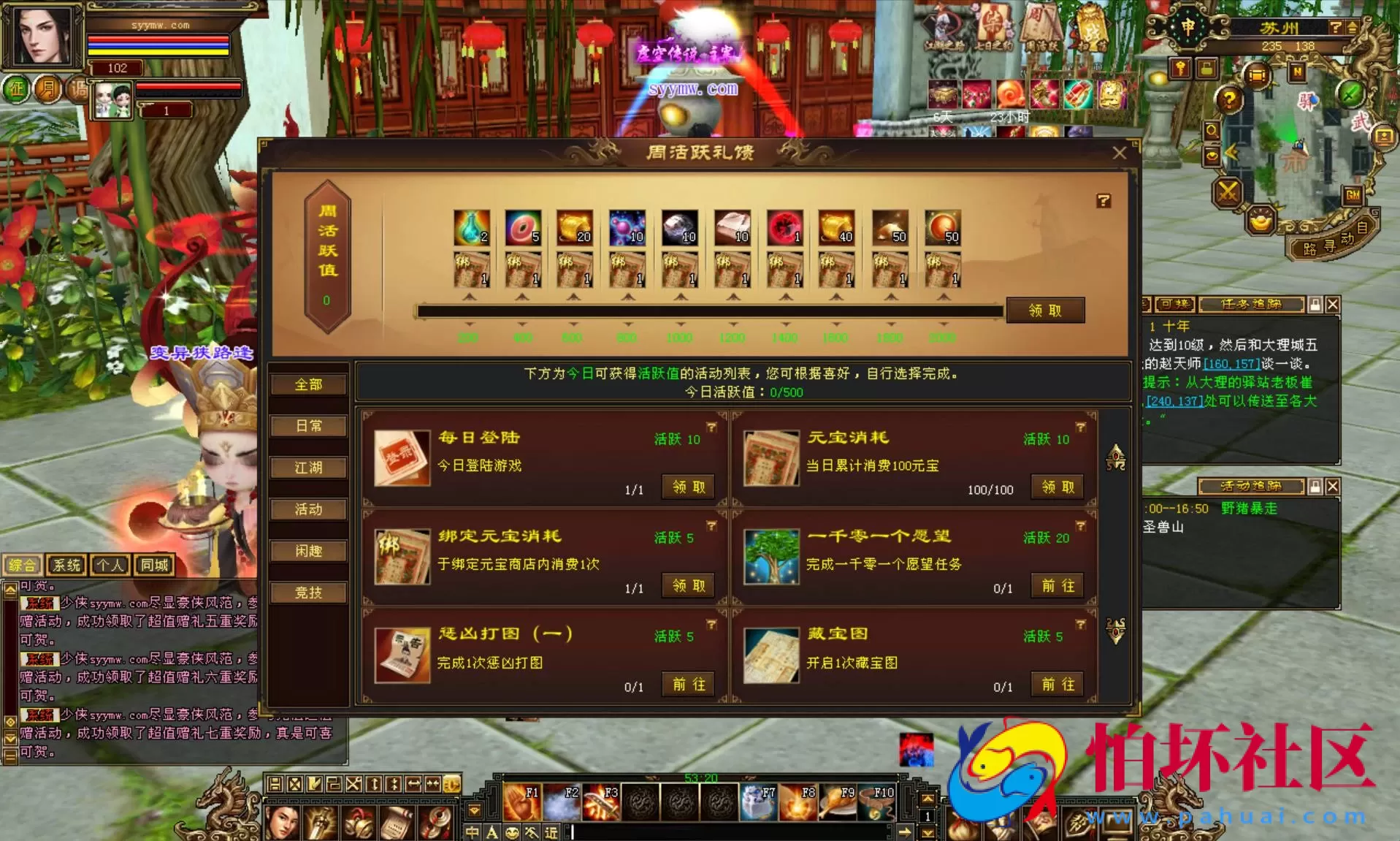Open PK mode via crossed swords minimap icon

coord(1228,191)
